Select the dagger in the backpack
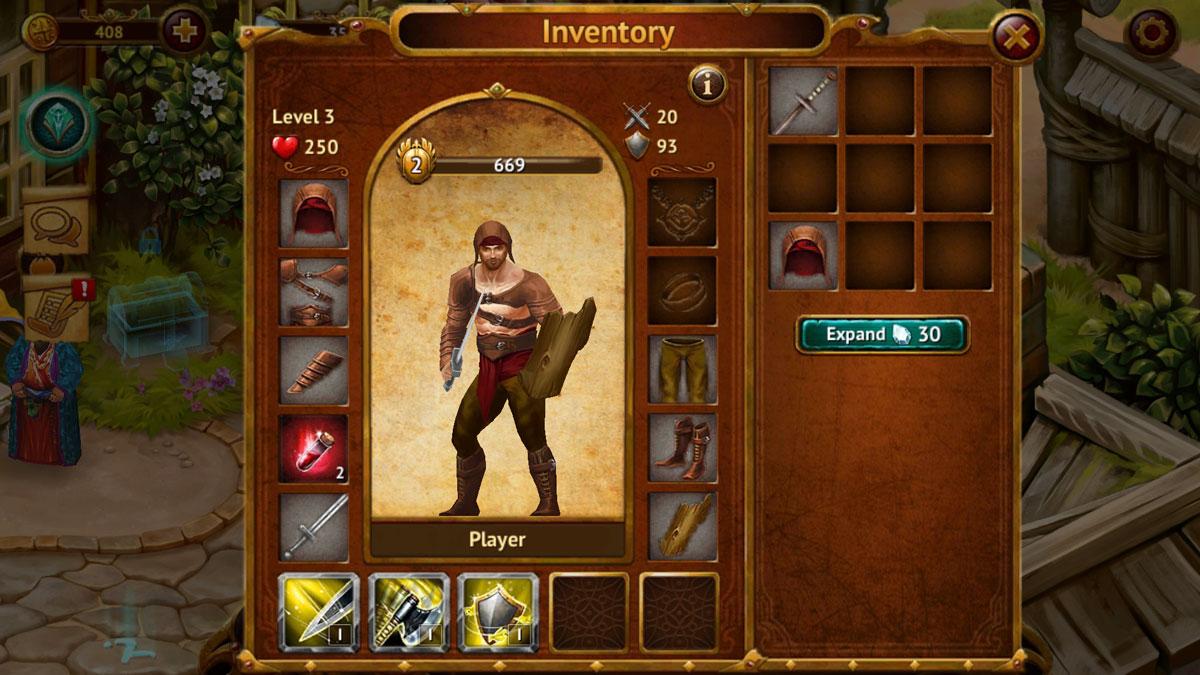This screenshot has height=675, width=1200. 803,100
